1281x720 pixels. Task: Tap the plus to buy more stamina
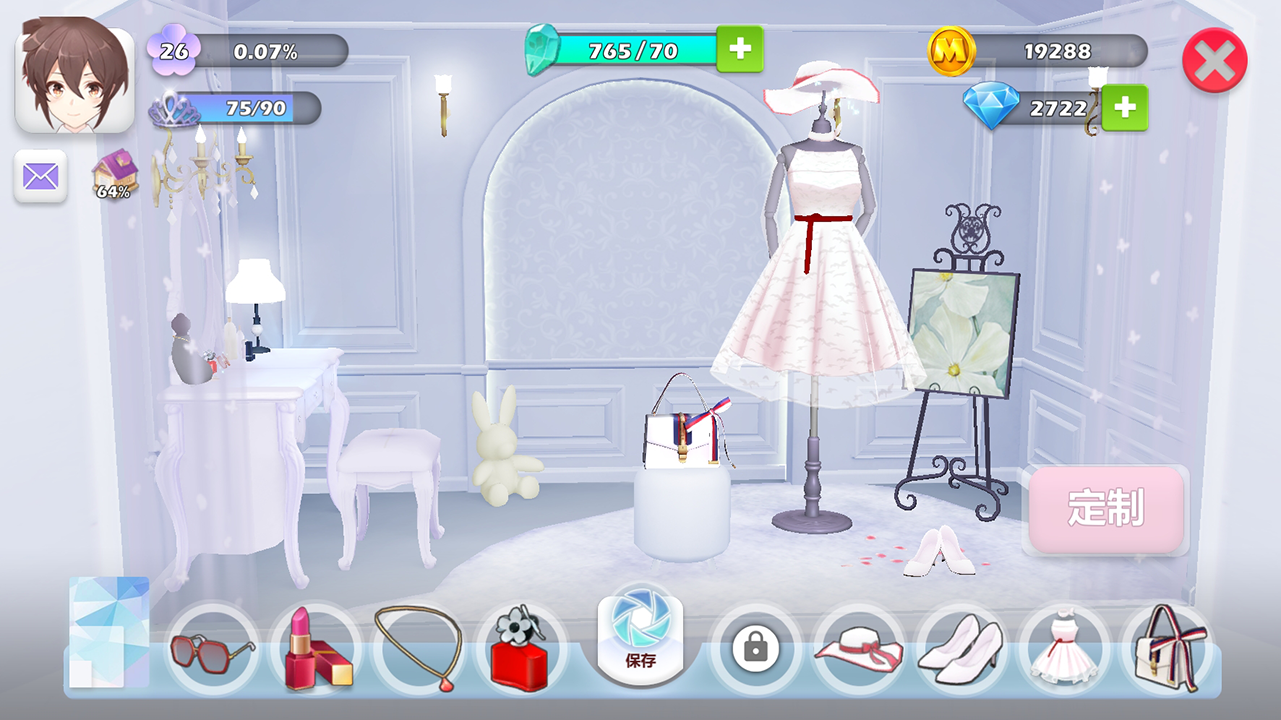click(x=741, y=49)
